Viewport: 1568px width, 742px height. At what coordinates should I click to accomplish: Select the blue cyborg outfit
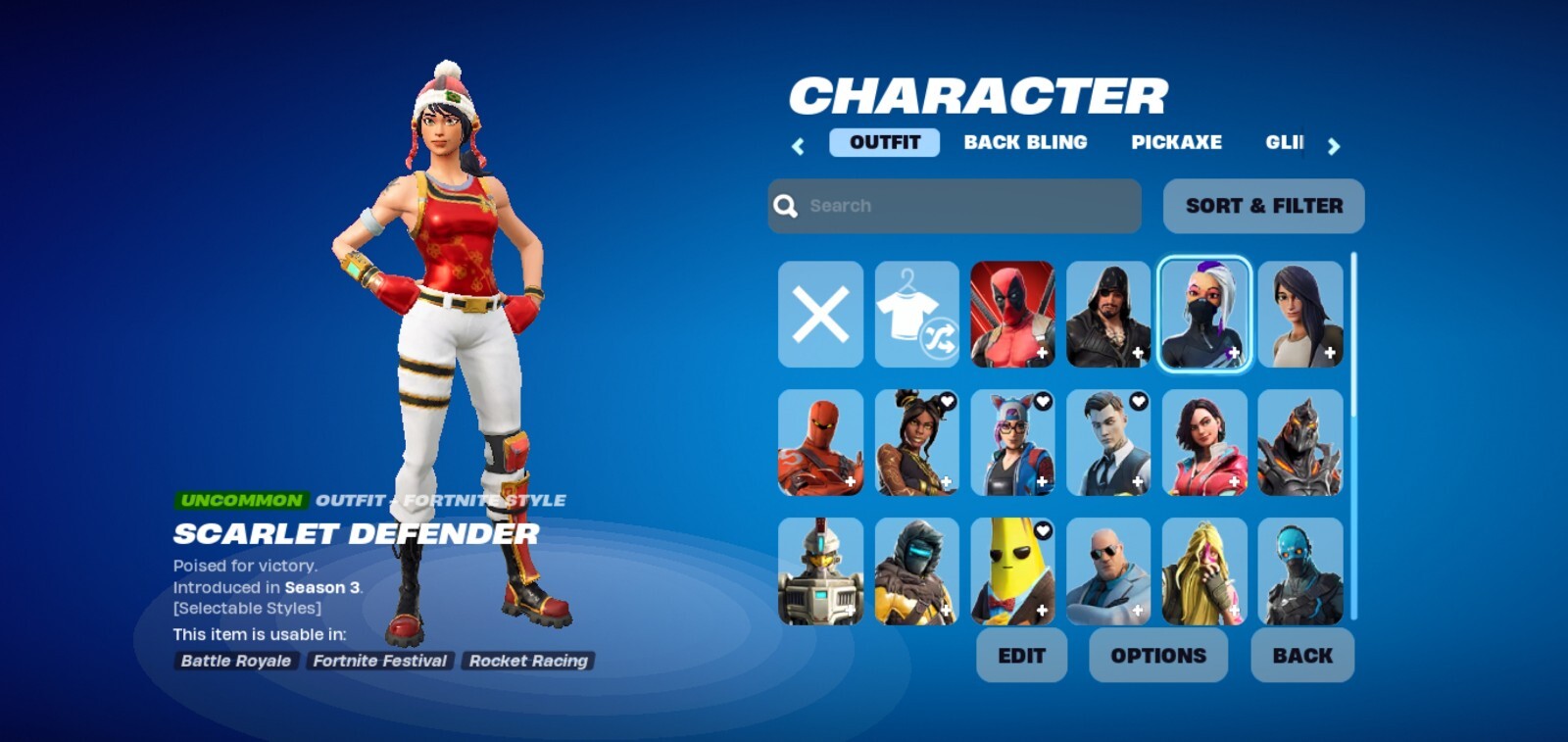(1301, 569)
